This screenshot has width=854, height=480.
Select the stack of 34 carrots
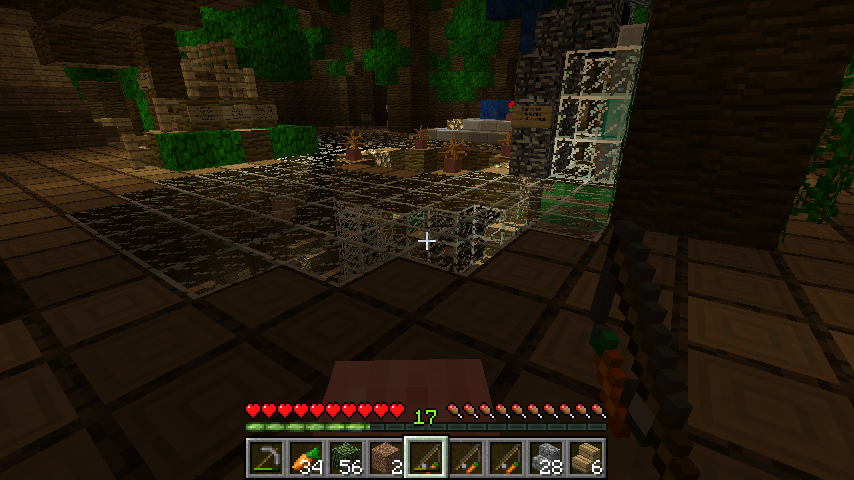click(x=305, y=458)
